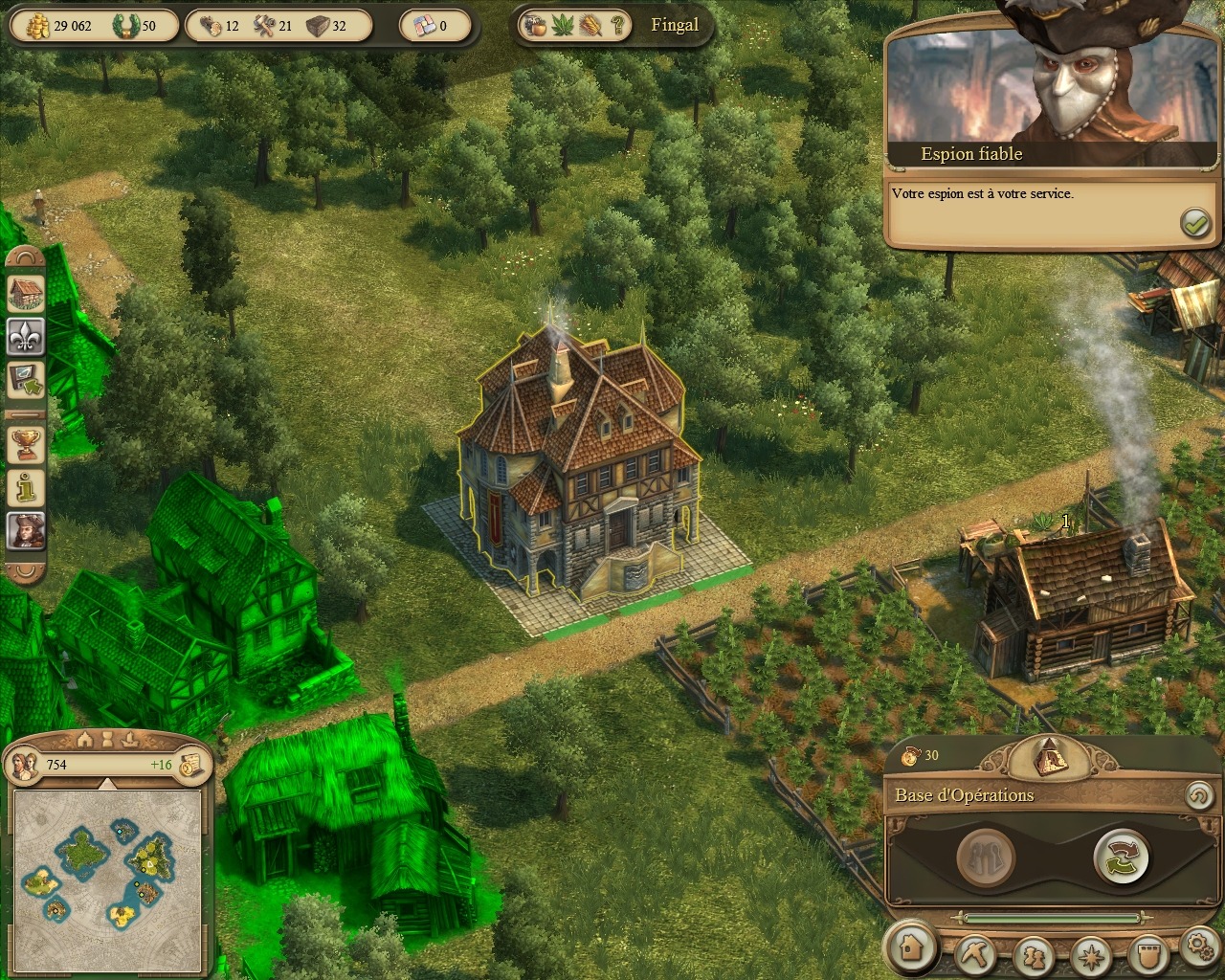Open the green info 'i' icon
The width and height of the screenshot is (1225, 980).
pyautogui.click(x=26, y=487)
